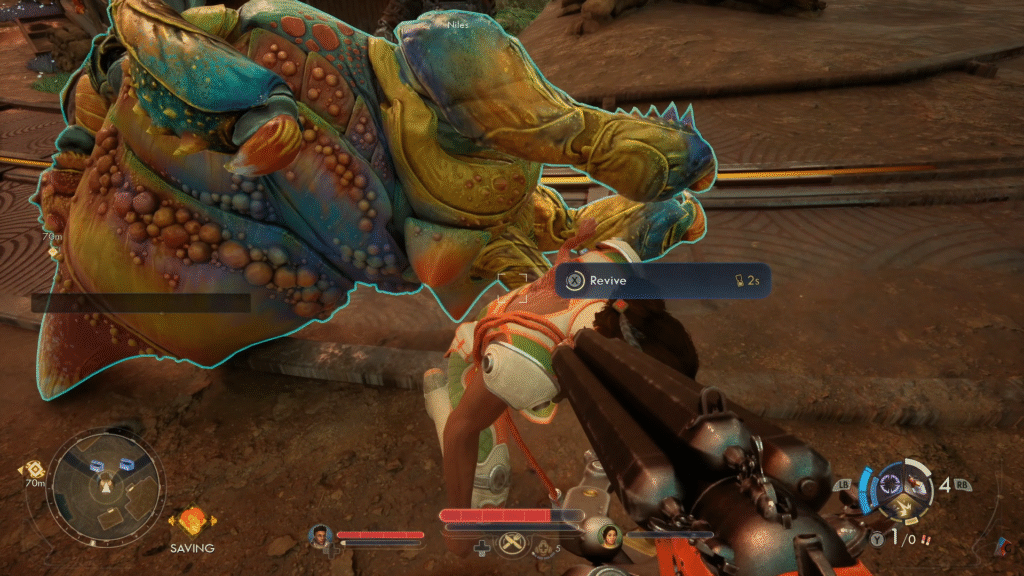Select the male companion portrait
Viewport: 1024px width, 576px height.
(321, 536)
